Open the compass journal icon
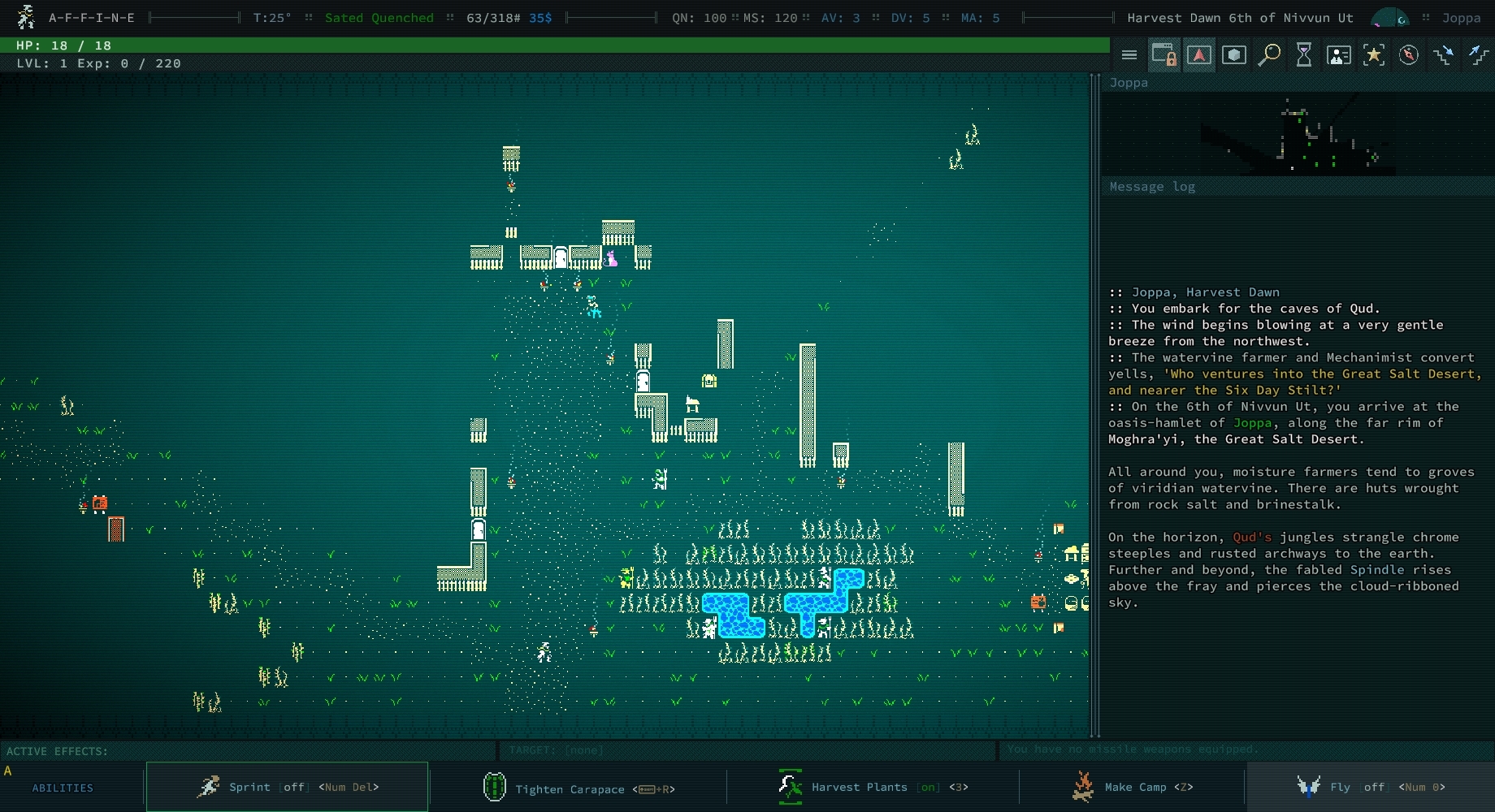Image resolution: width=1495 pixels, height=812 pixels. 1410,54
